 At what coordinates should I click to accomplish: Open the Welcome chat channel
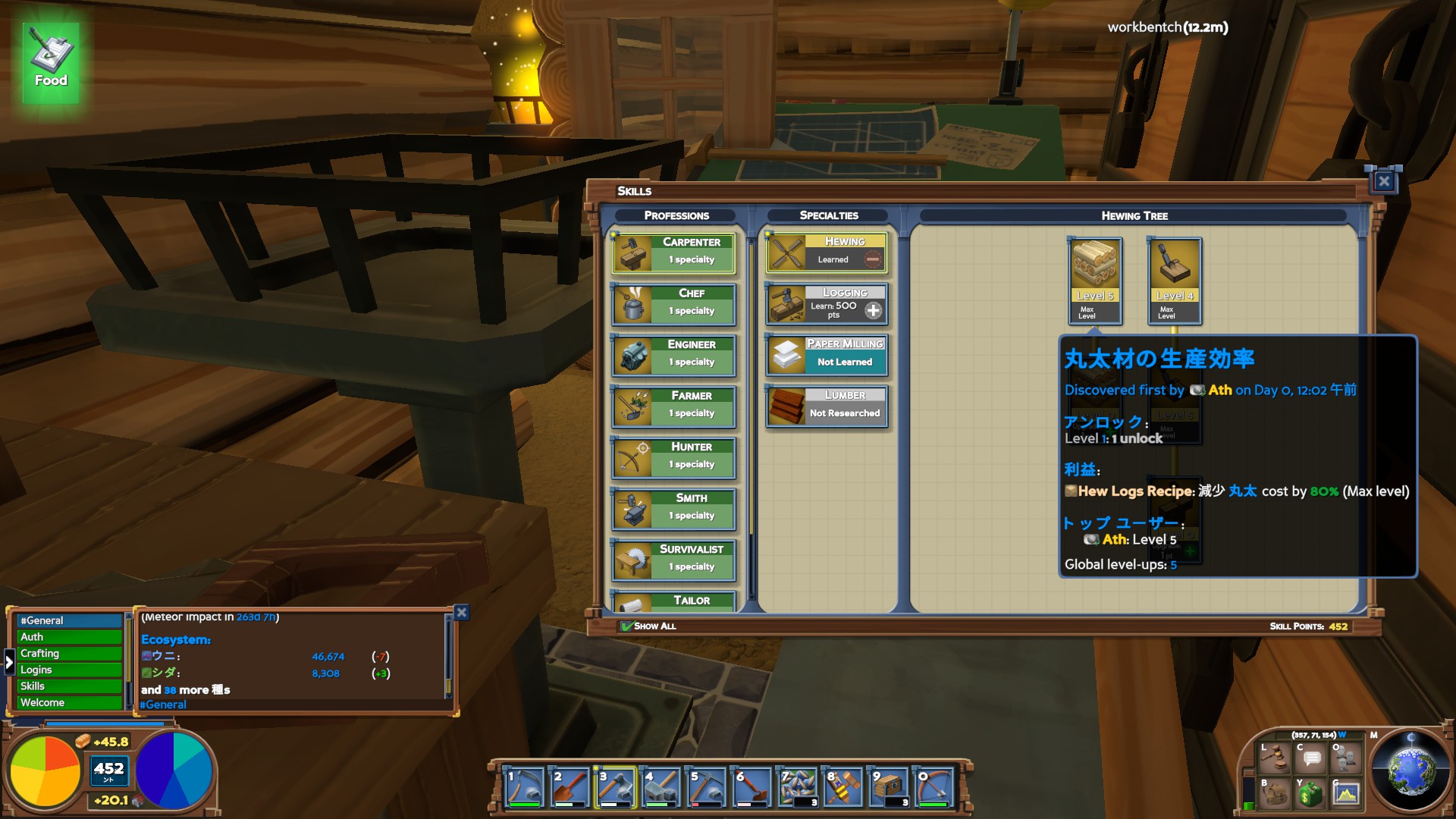(x=69, y=703)
